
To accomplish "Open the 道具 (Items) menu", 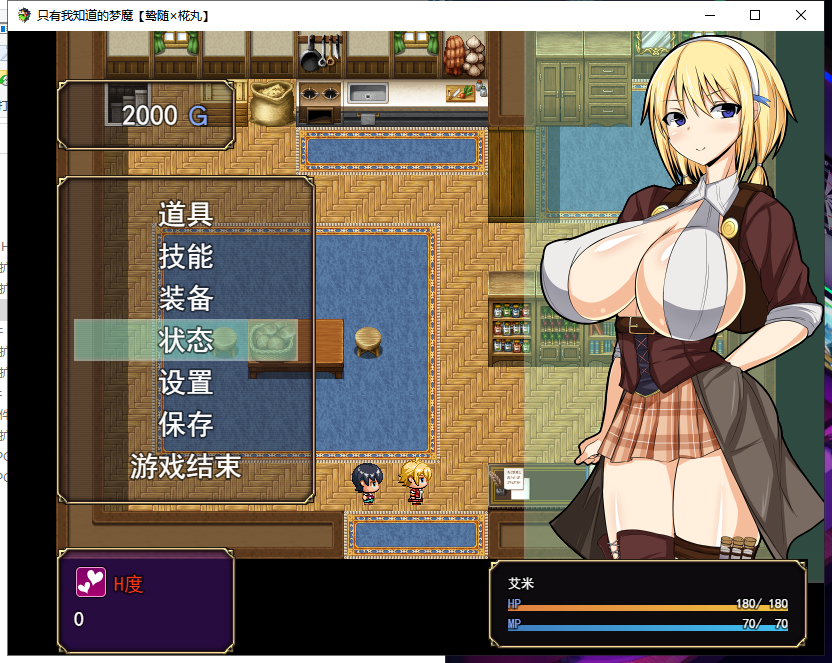I will pos(186,214).
